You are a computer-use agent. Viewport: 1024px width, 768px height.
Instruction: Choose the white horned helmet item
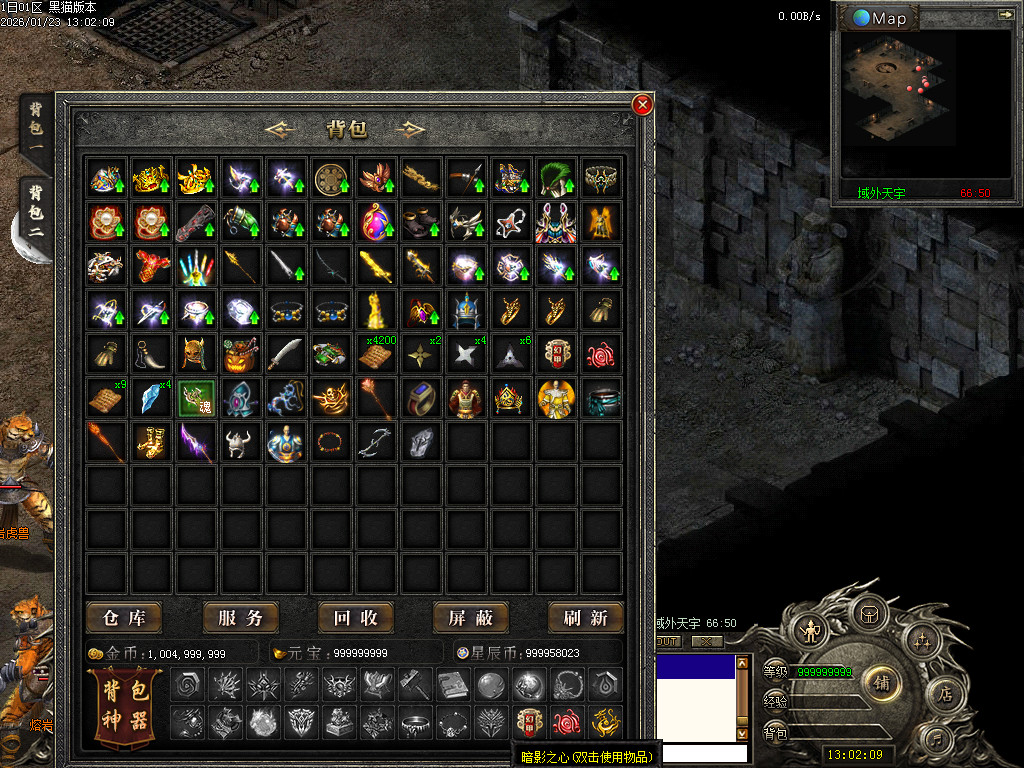(x=240, y=442)
